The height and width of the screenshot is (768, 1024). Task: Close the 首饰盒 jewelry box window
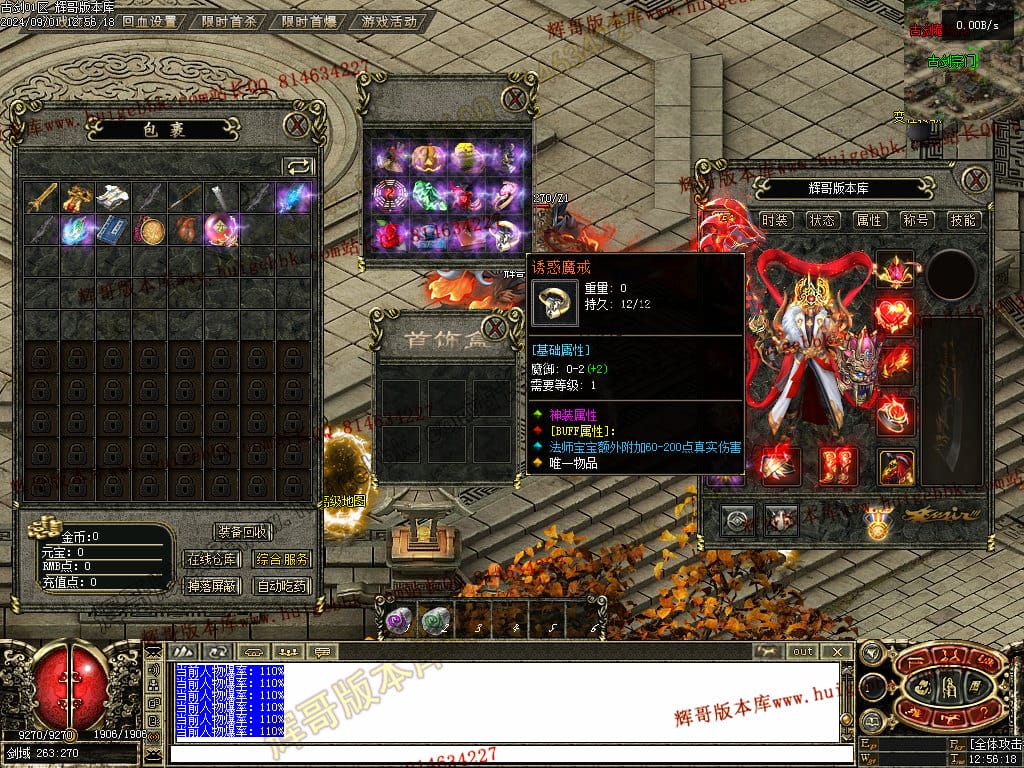coord(495,327)
